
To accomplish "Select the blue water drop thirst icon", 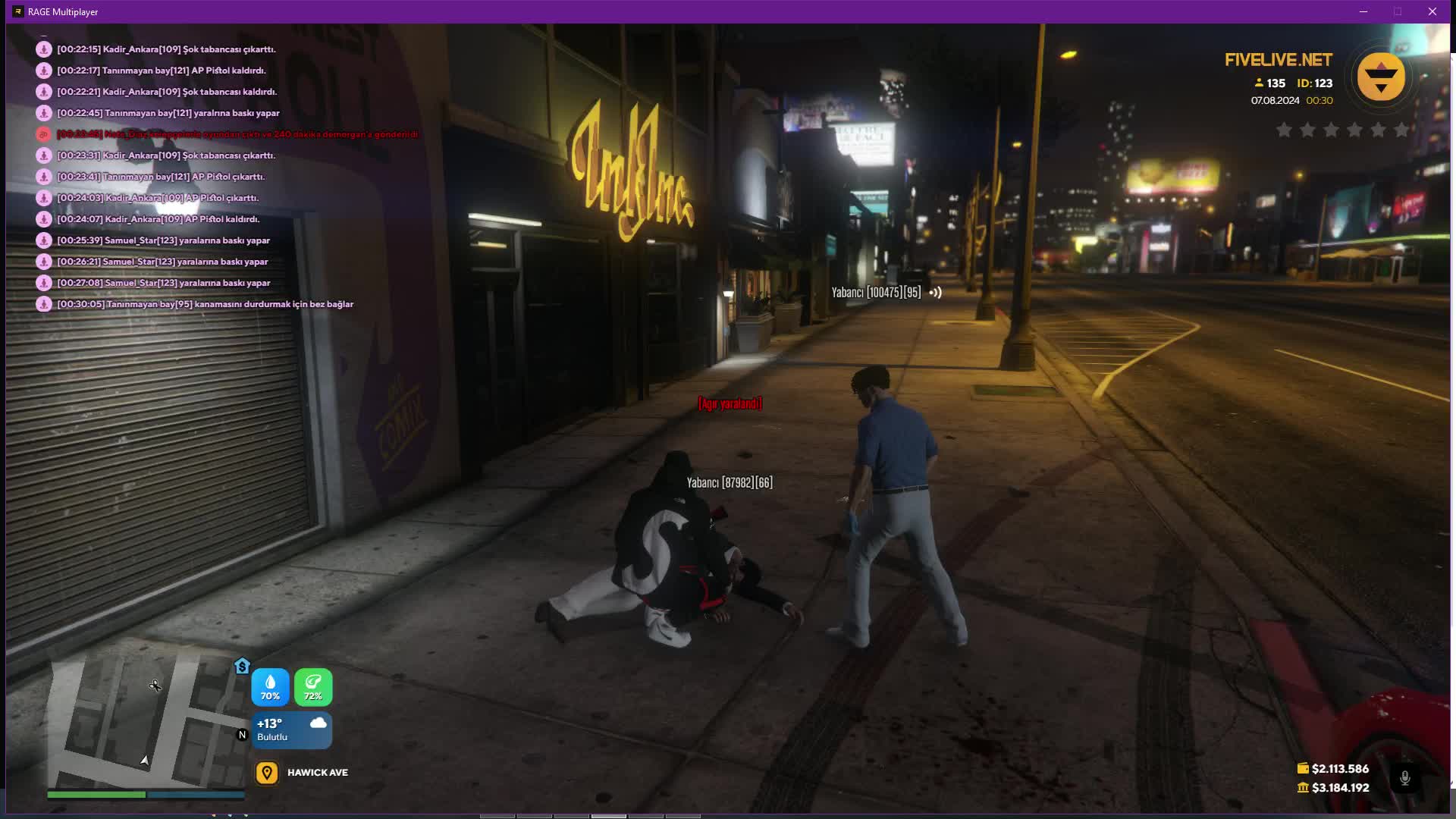I will (x=270, y=687).
